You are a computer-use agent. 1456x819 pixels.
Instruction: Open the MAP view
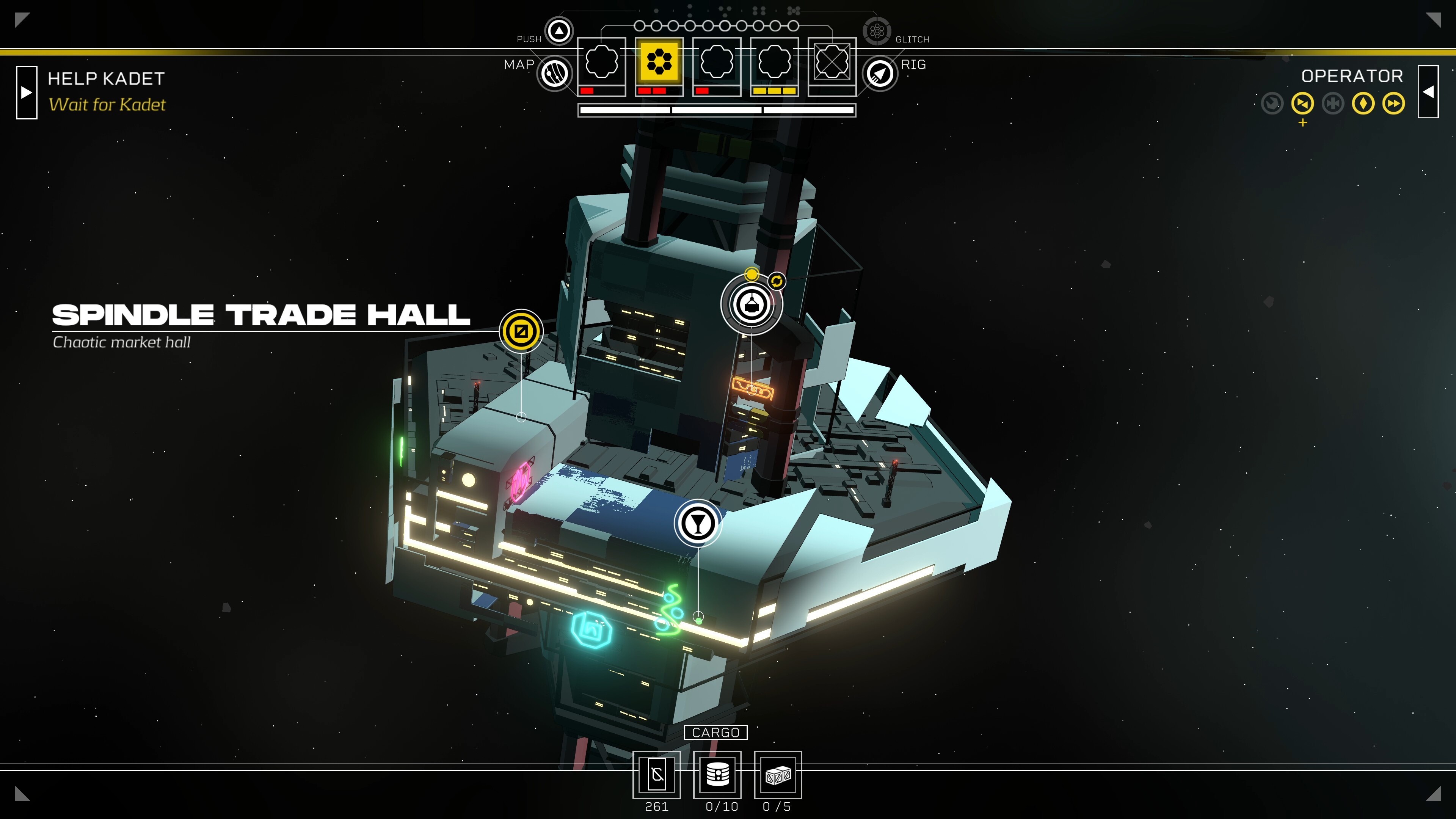pos(554,74)
